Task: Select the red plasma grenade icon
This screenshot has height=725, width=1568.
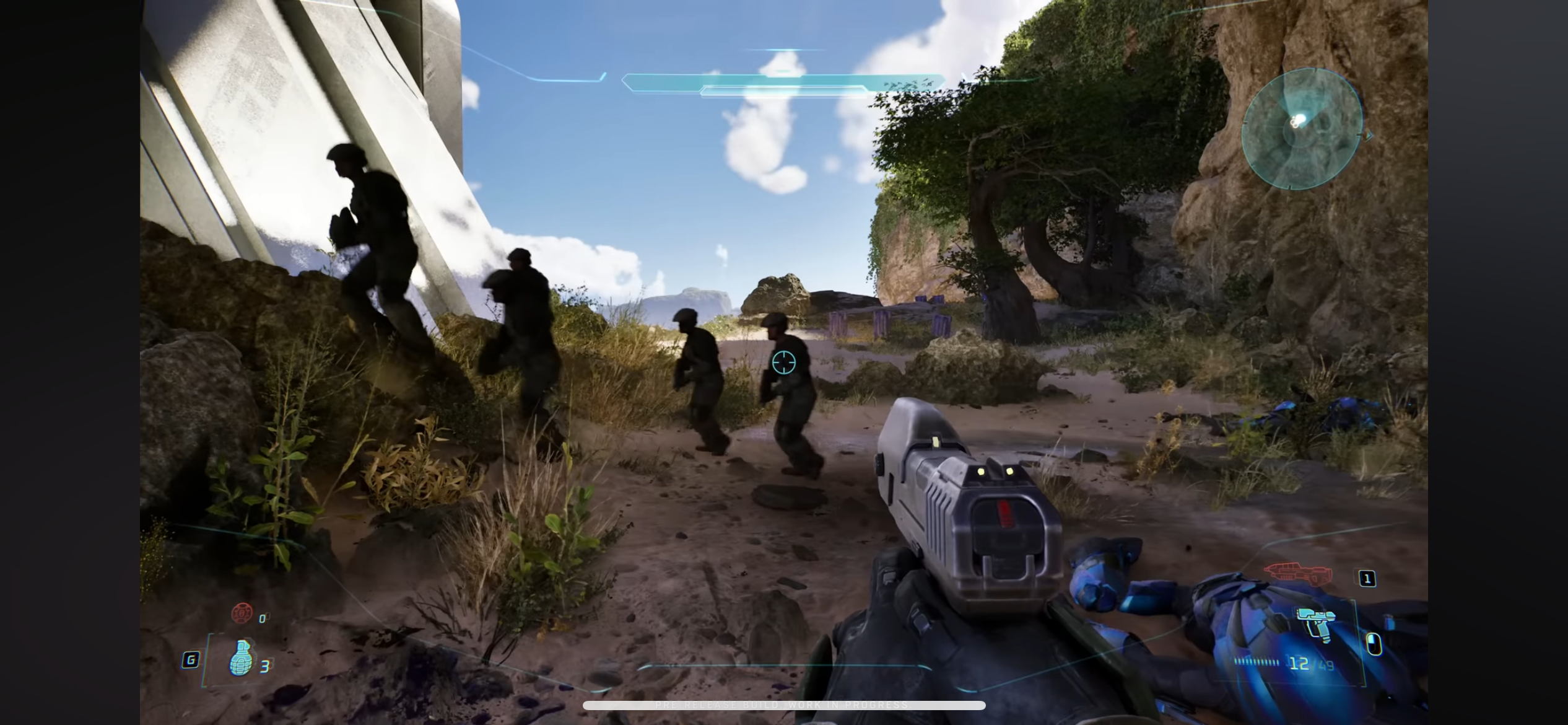Action: coord(242,612)
